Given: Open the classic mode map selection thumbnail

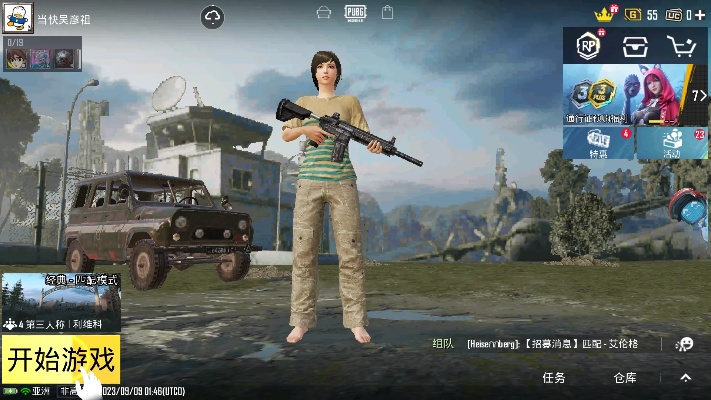Looking at the screenshot, I should pyautogui.click(x=61, y=302).
